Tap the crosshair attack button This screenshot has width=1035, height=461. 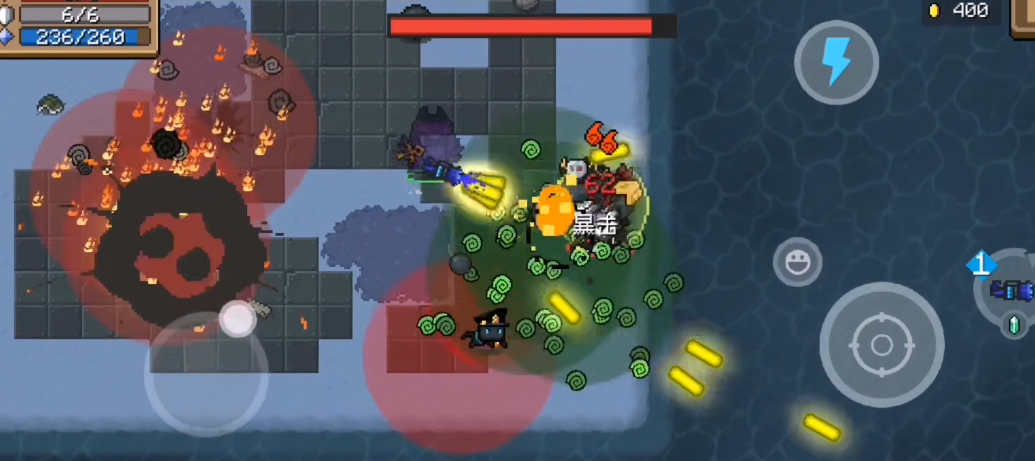pos(881,344)
